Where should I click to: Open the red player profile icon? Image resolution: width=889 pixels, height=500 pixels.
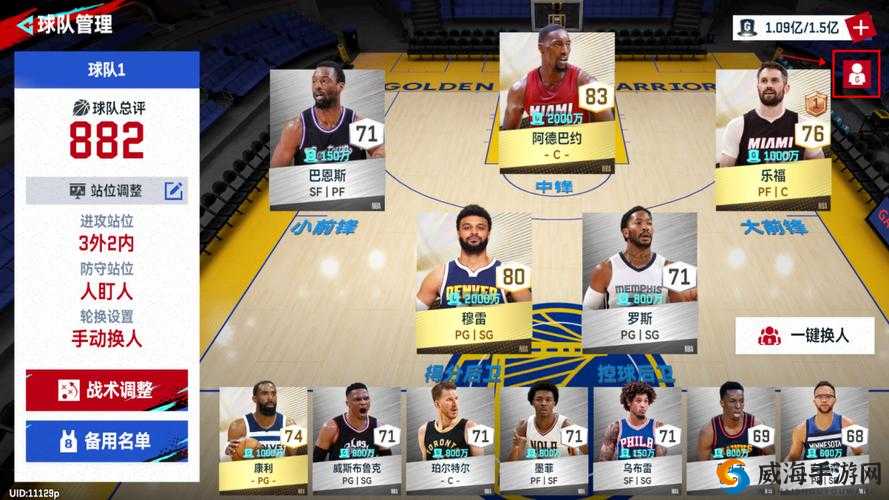click(857, 75)
